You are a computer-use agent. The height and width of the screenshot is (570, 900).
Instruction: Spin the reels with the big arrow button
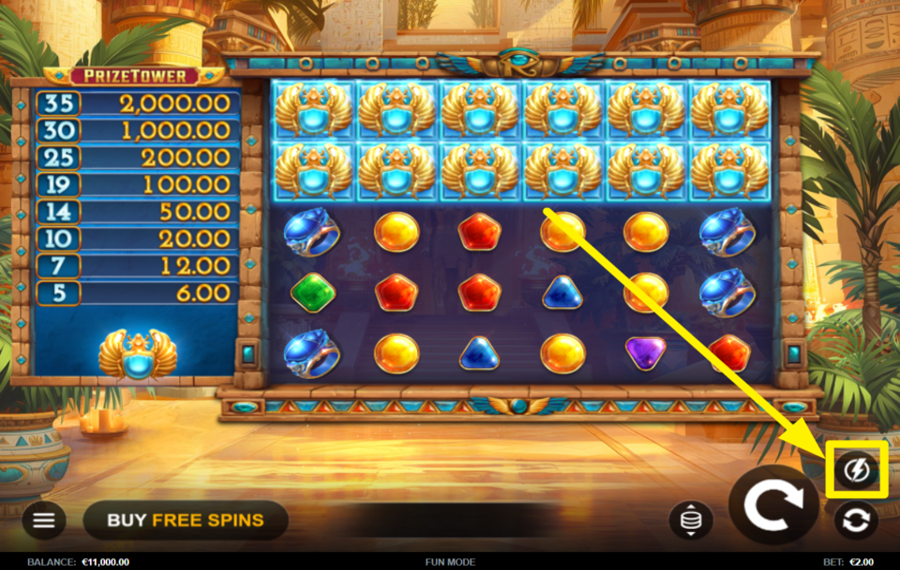[x=774, y=505]
